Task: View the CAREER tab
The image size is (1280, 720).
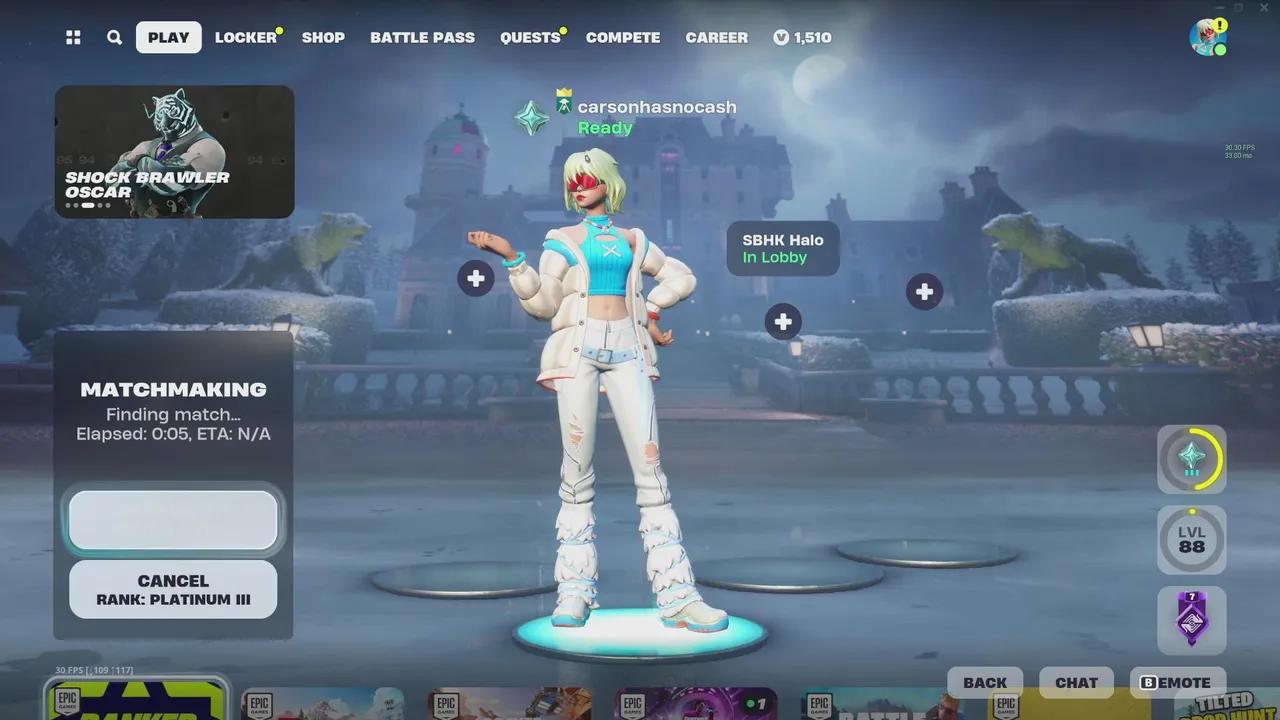Action: (x=716, y=38)
